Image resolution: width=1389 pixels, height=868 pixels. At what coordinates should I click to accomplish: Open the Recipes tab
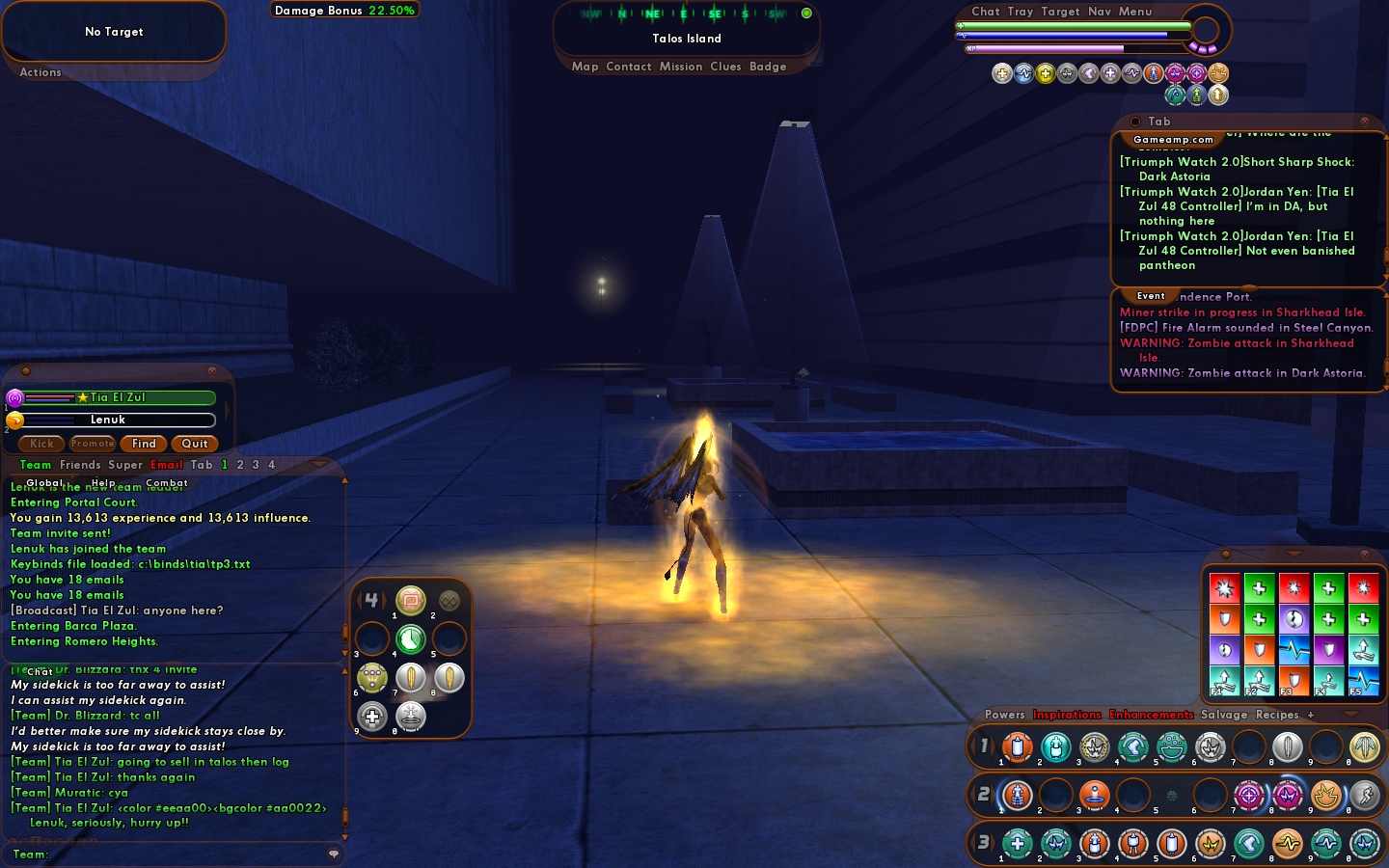[x=1277, y=715]
